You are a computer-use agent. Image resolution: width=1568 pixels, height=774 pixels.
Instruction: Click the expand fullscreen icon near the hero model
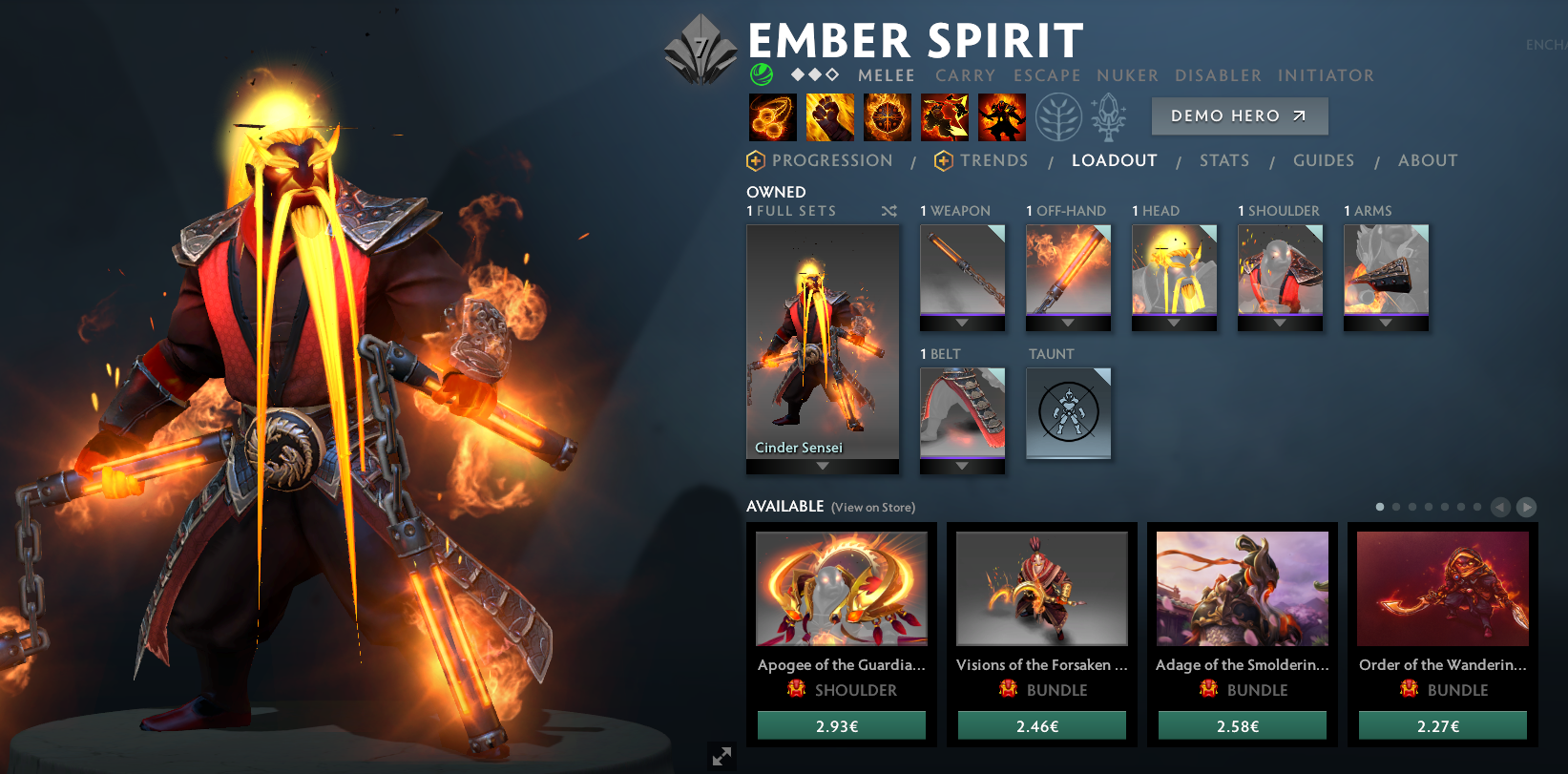click(x=722, y=756)
